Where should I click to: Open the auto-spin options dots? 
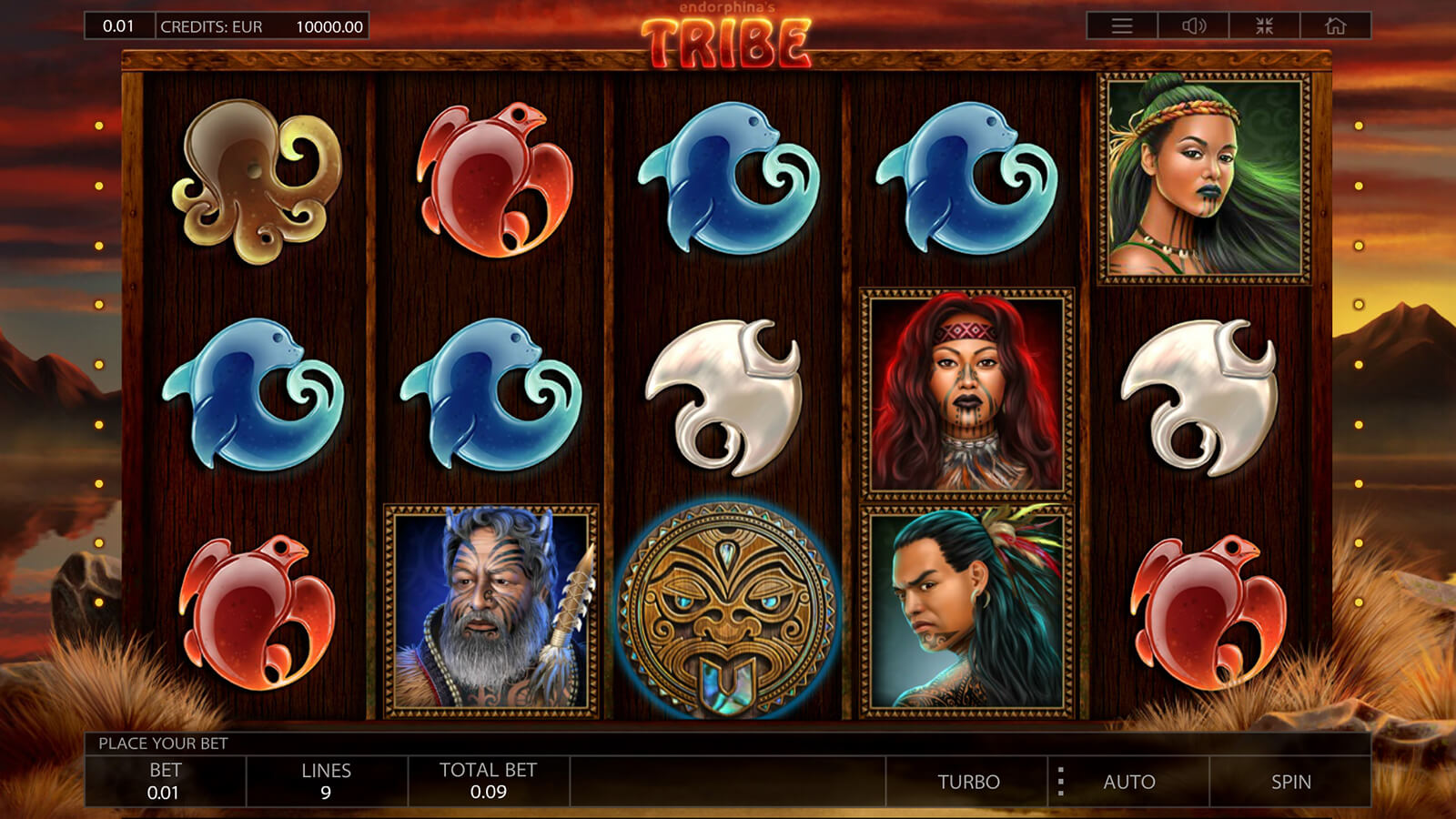tap(1061, 782)
